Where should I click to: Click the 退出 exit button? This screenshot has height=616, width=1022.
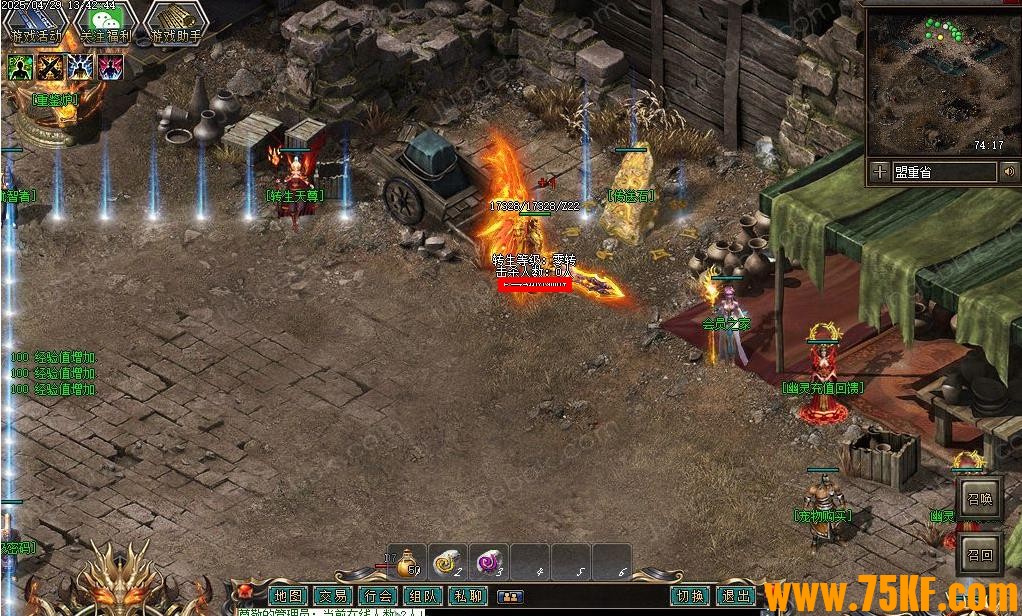pyautogui.click(x=735, y=596)
